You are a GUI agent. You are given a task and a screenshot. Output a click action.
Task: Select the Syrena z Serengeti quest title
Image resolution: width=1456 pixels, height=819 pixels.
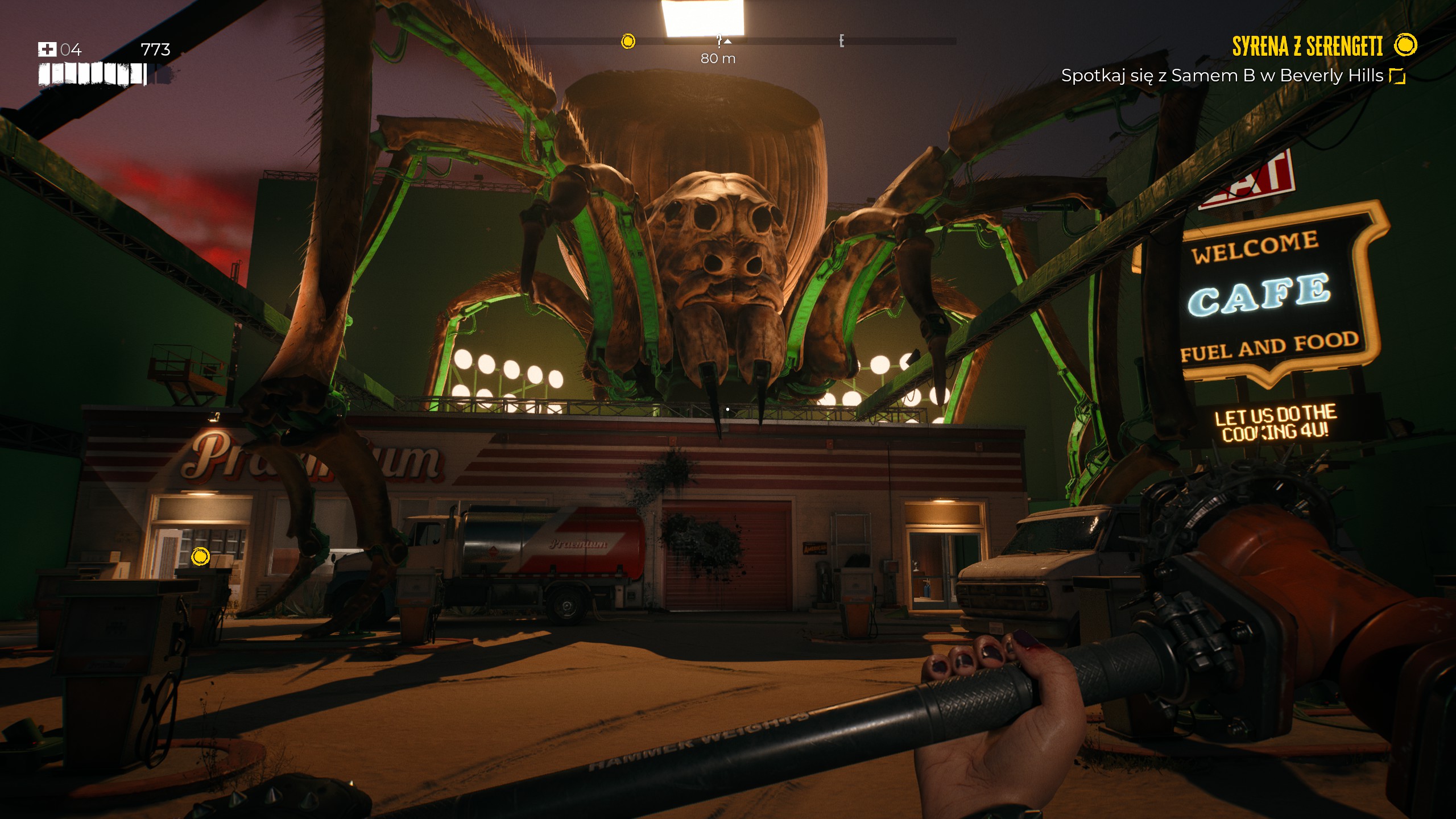coord(1307,46)
